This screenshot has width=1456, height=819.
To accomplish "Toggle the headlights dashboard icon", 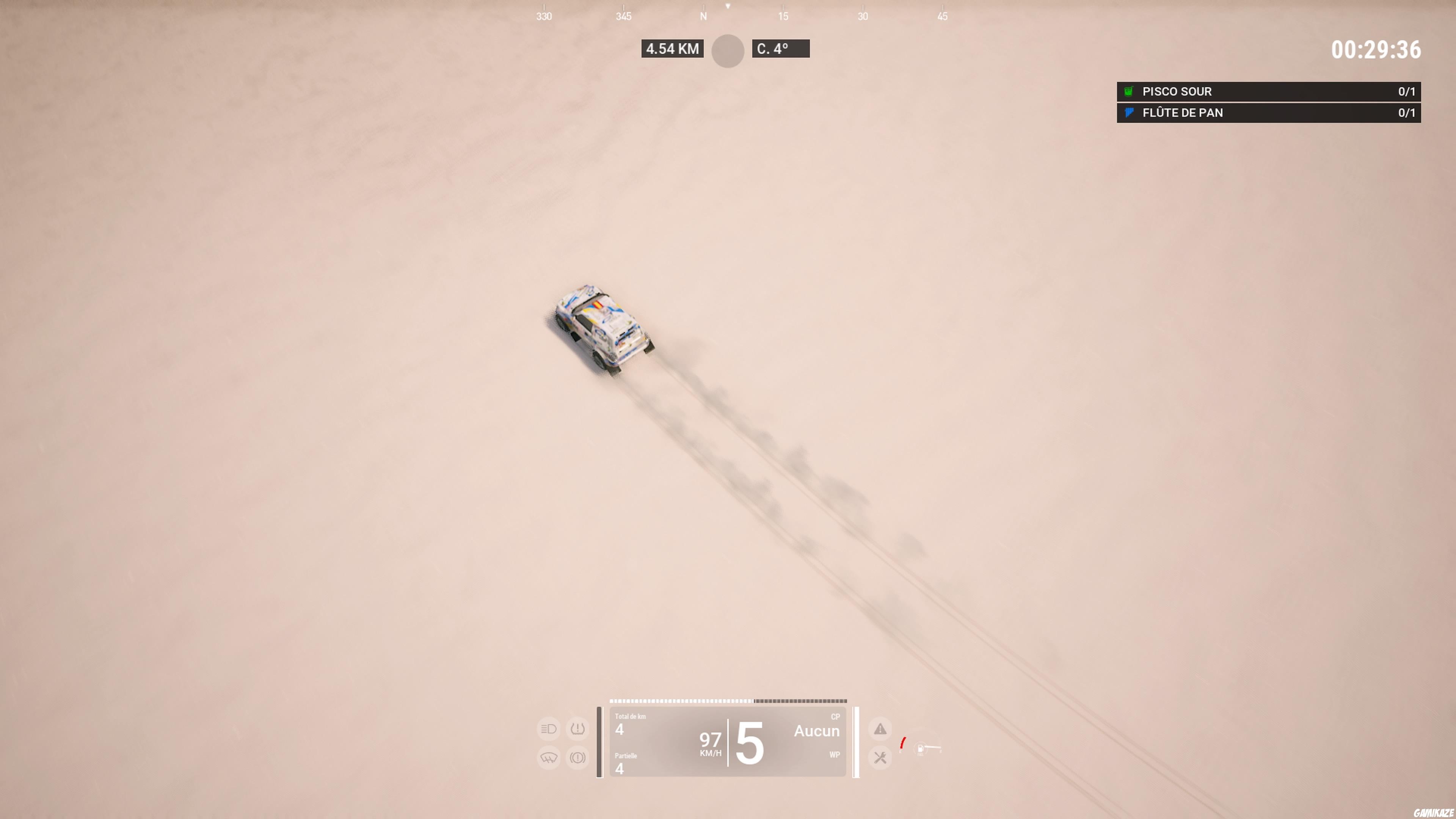I will tap(548, 728).
